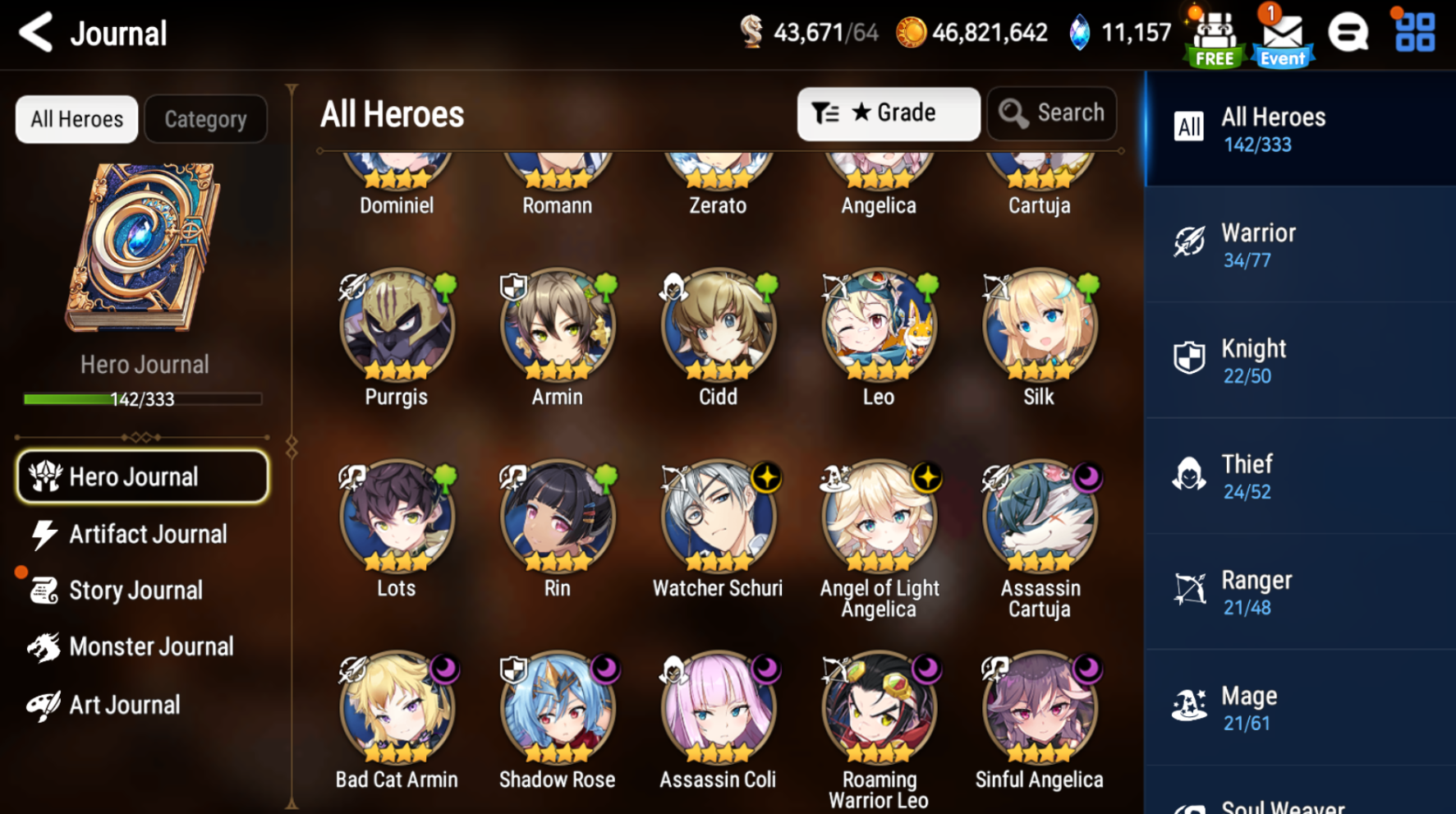1456x814 pixels.
Task: Filter heroes by Mage class
Action: click(x=1299, y=708)
